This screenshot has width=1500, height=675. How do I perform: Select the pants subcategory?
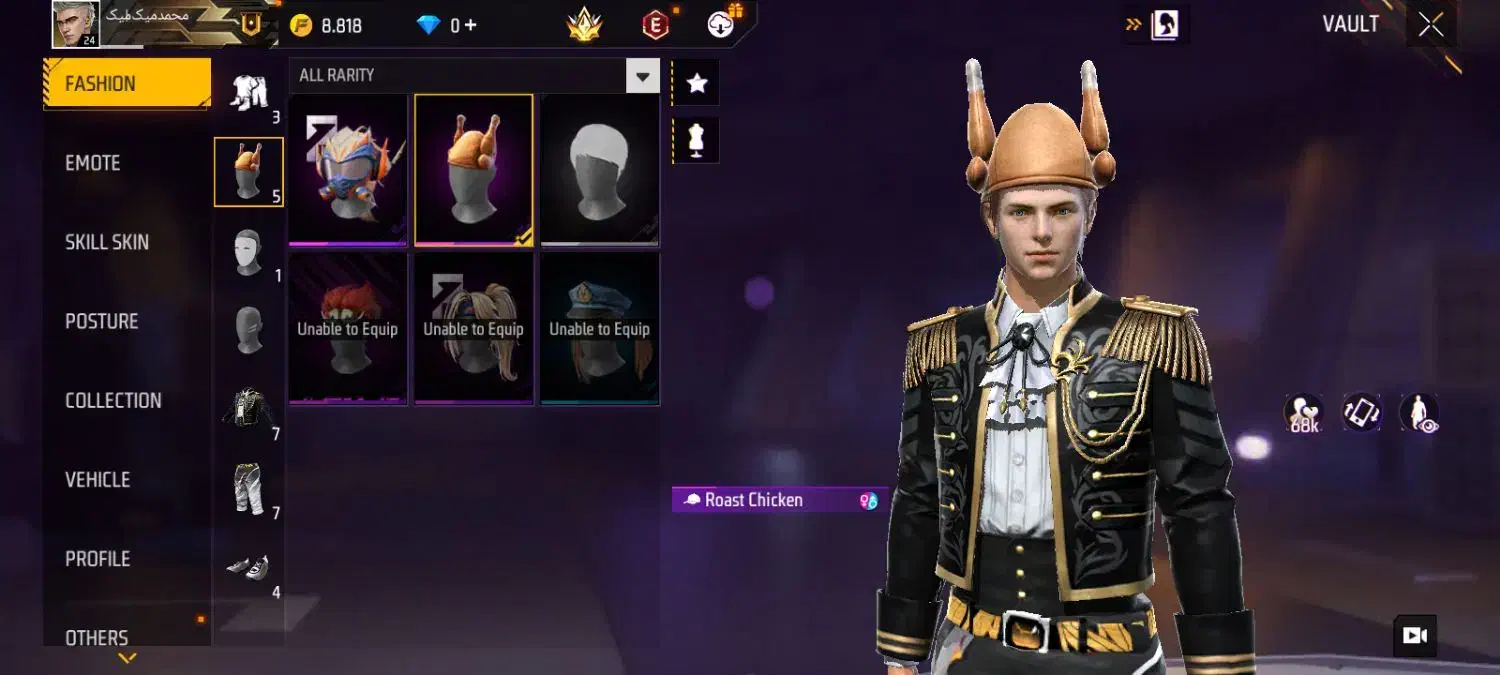tap(247, 488)
